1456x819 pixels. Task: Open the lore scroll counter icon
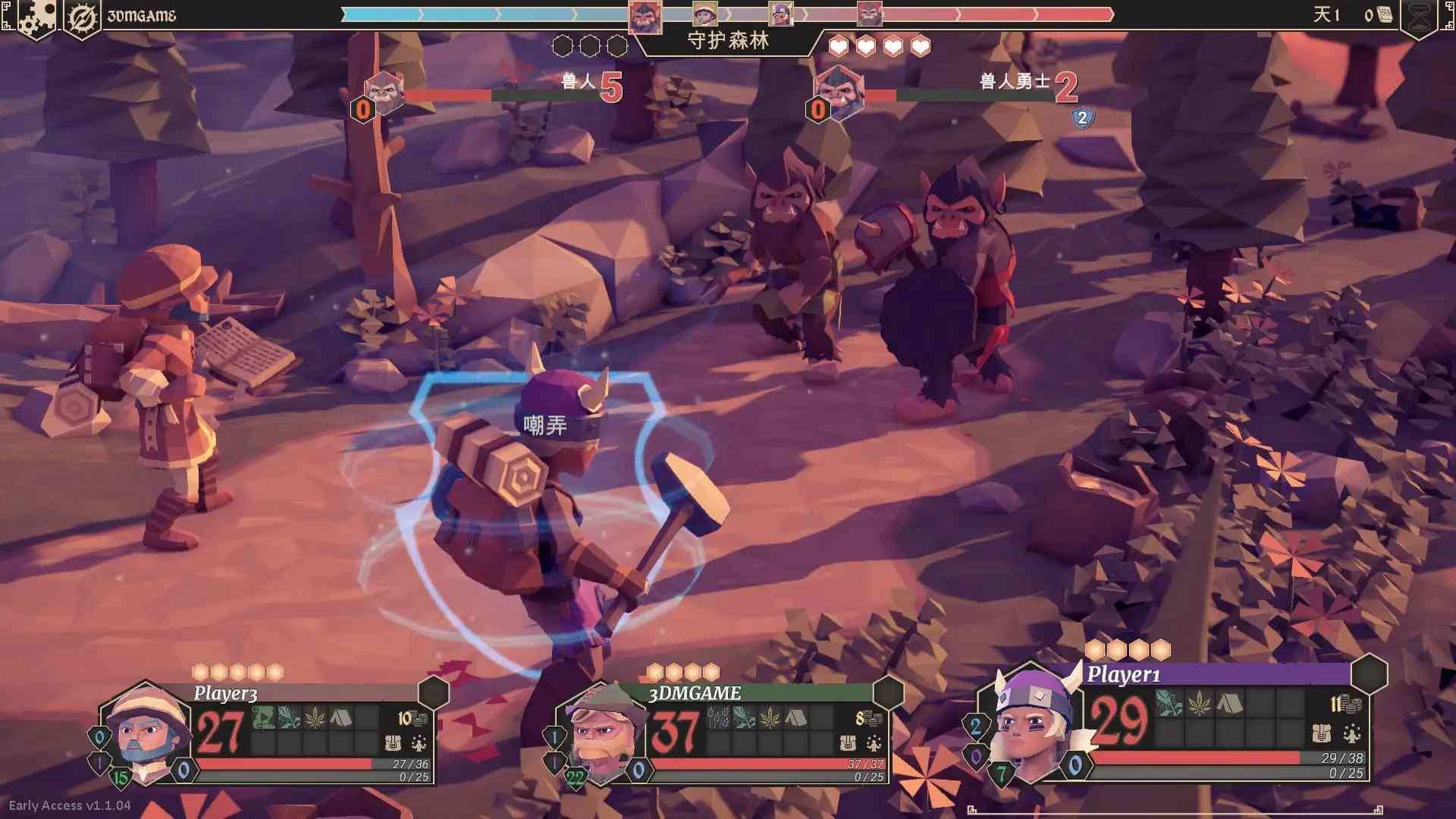[x=1382, y=15]
